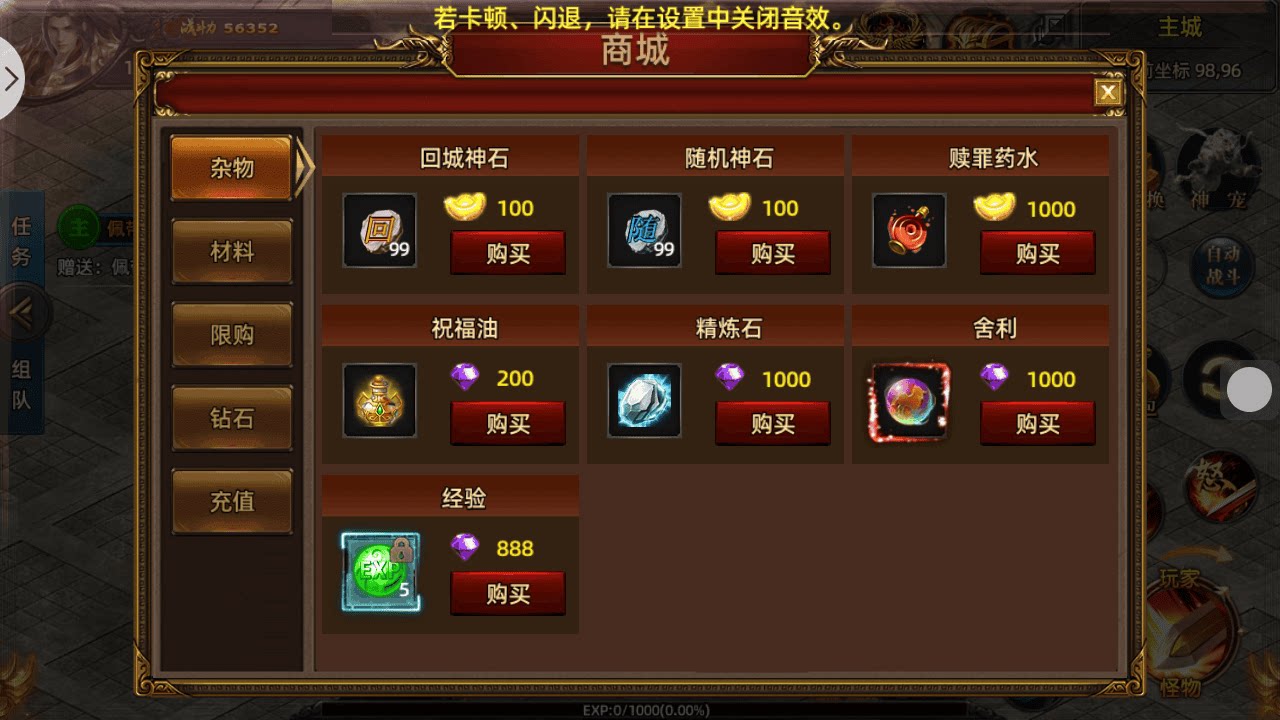
Task: Click the 精炼石 refining stone item icon
Action: (x=643, y=402)
